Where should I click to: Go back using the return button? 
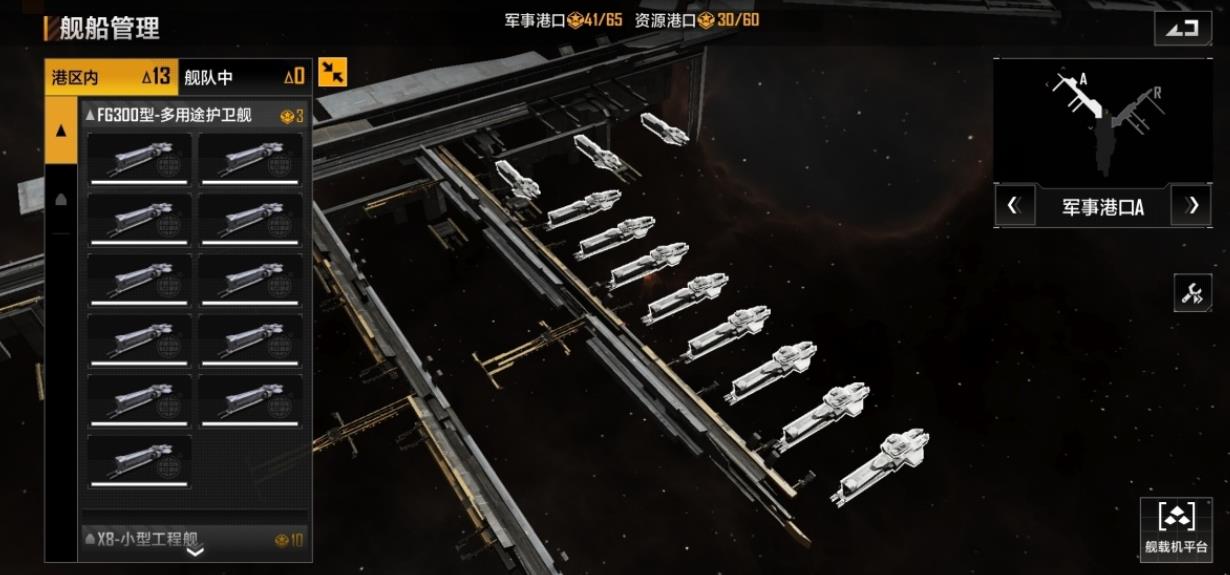pyautogui.click(x=1182, y=29)
